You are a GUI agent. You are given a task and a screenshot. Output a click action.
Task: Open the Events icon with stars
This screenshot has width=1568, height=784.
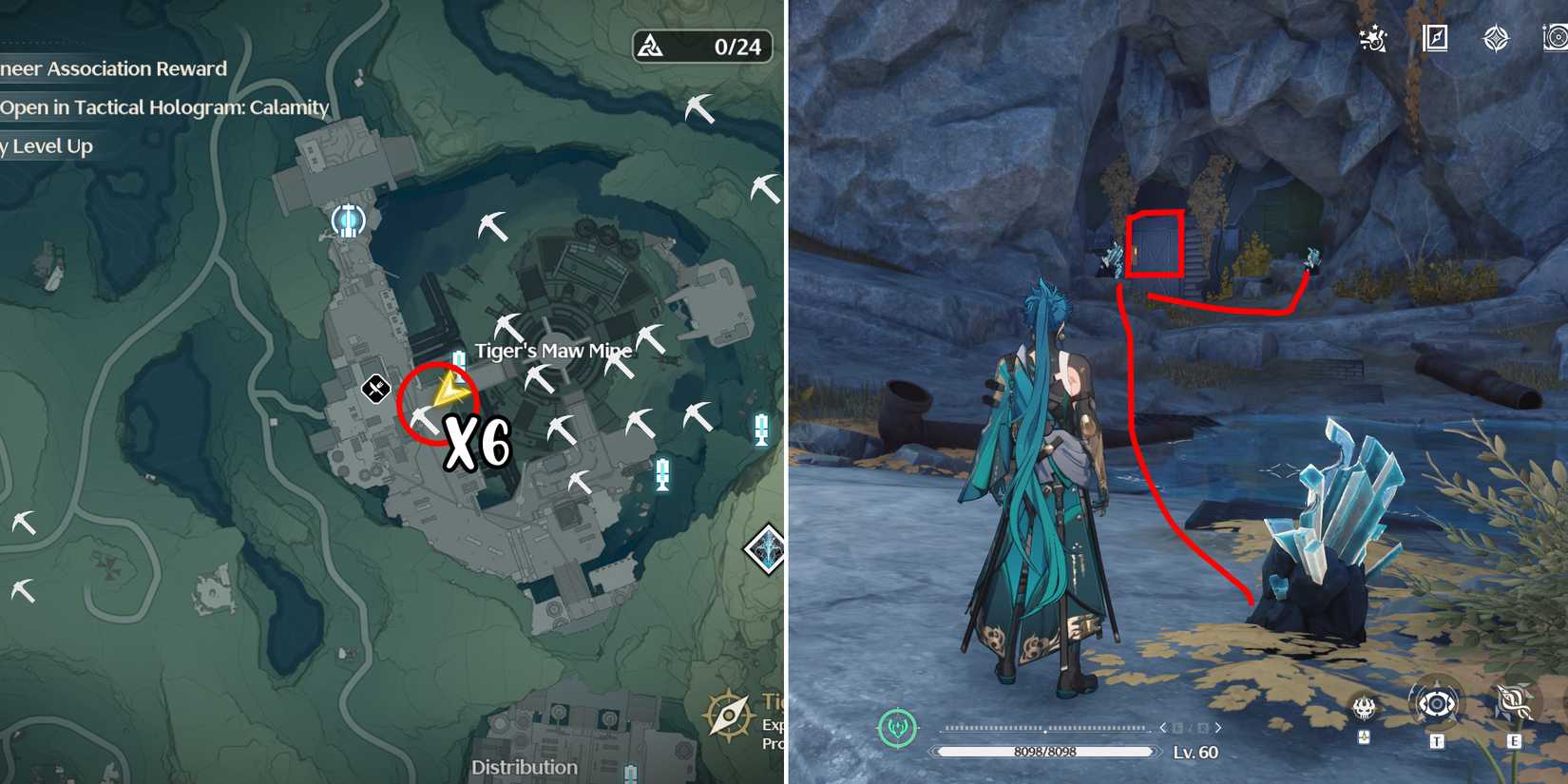[x=1373, y=40]
